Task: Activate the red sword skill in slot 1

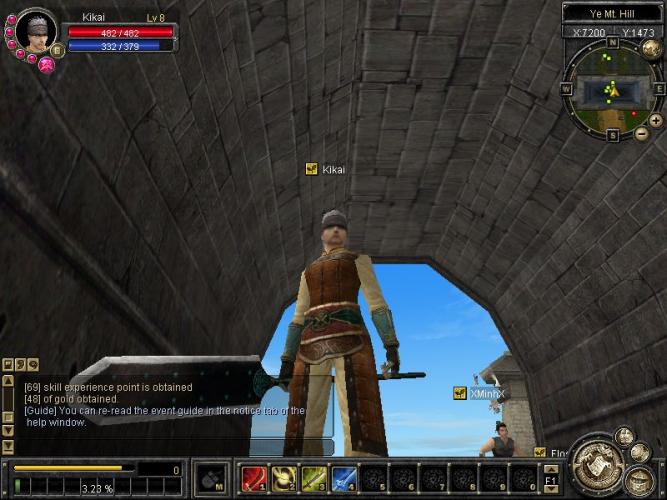Action: click(x=254, y=478)
